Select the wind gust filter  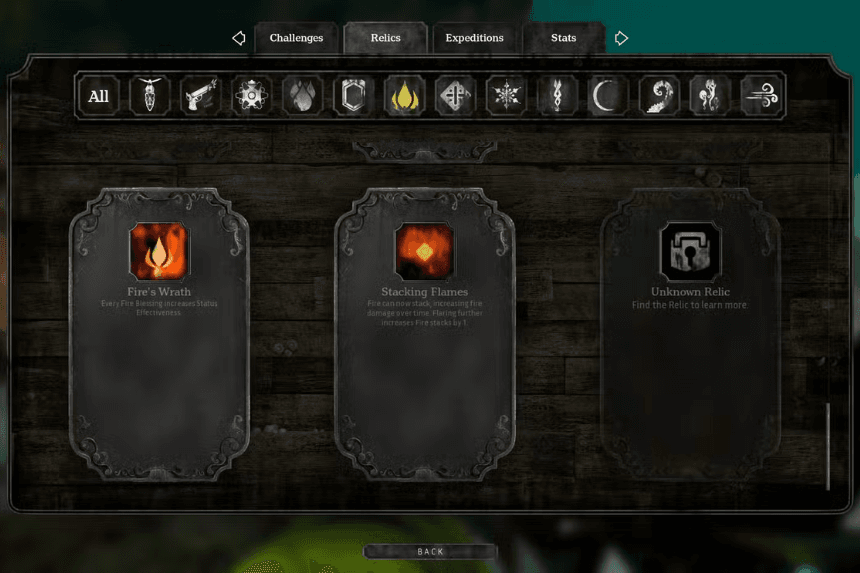[x=762, y=96]
